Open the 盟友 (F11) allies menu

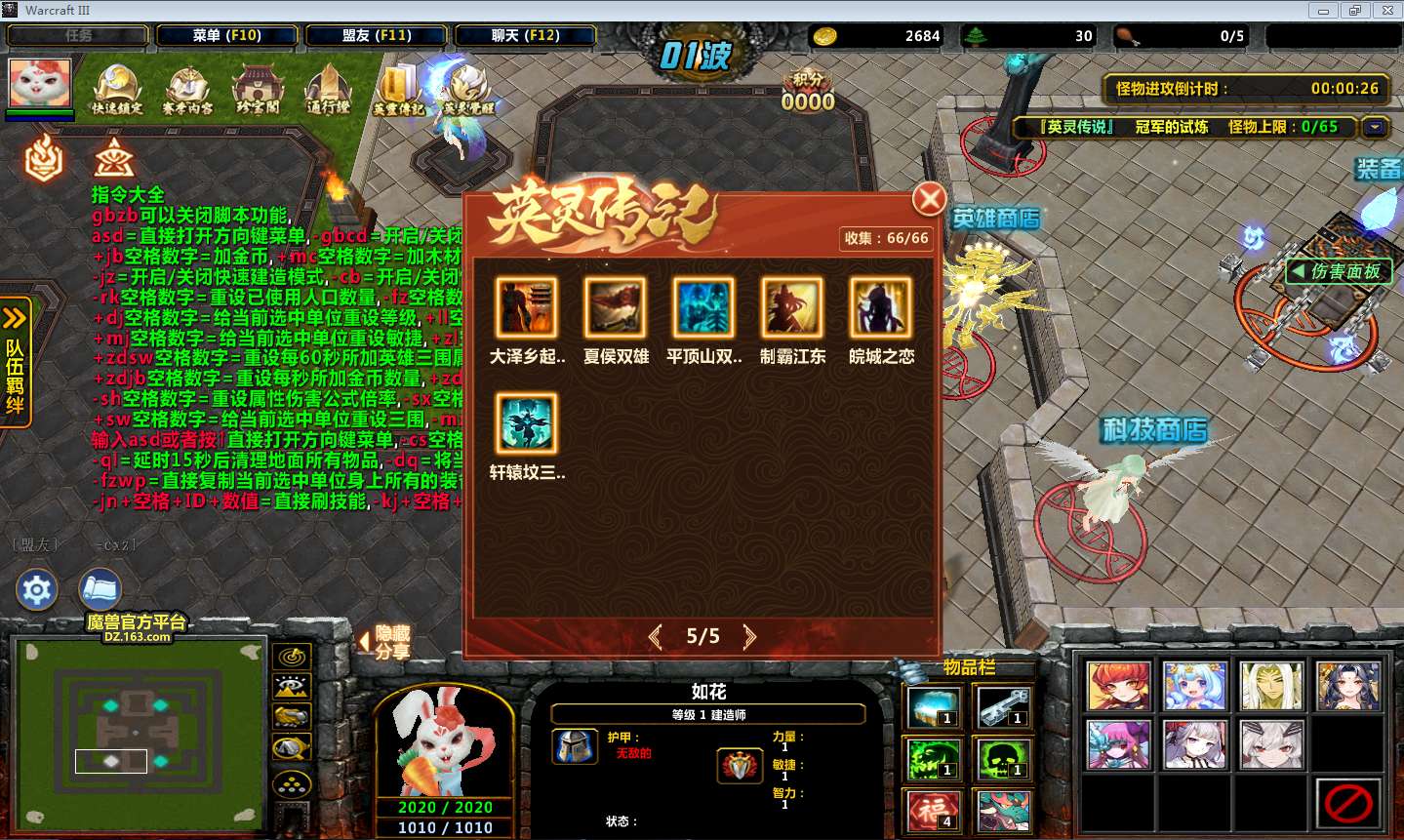[x=377, y=35]
